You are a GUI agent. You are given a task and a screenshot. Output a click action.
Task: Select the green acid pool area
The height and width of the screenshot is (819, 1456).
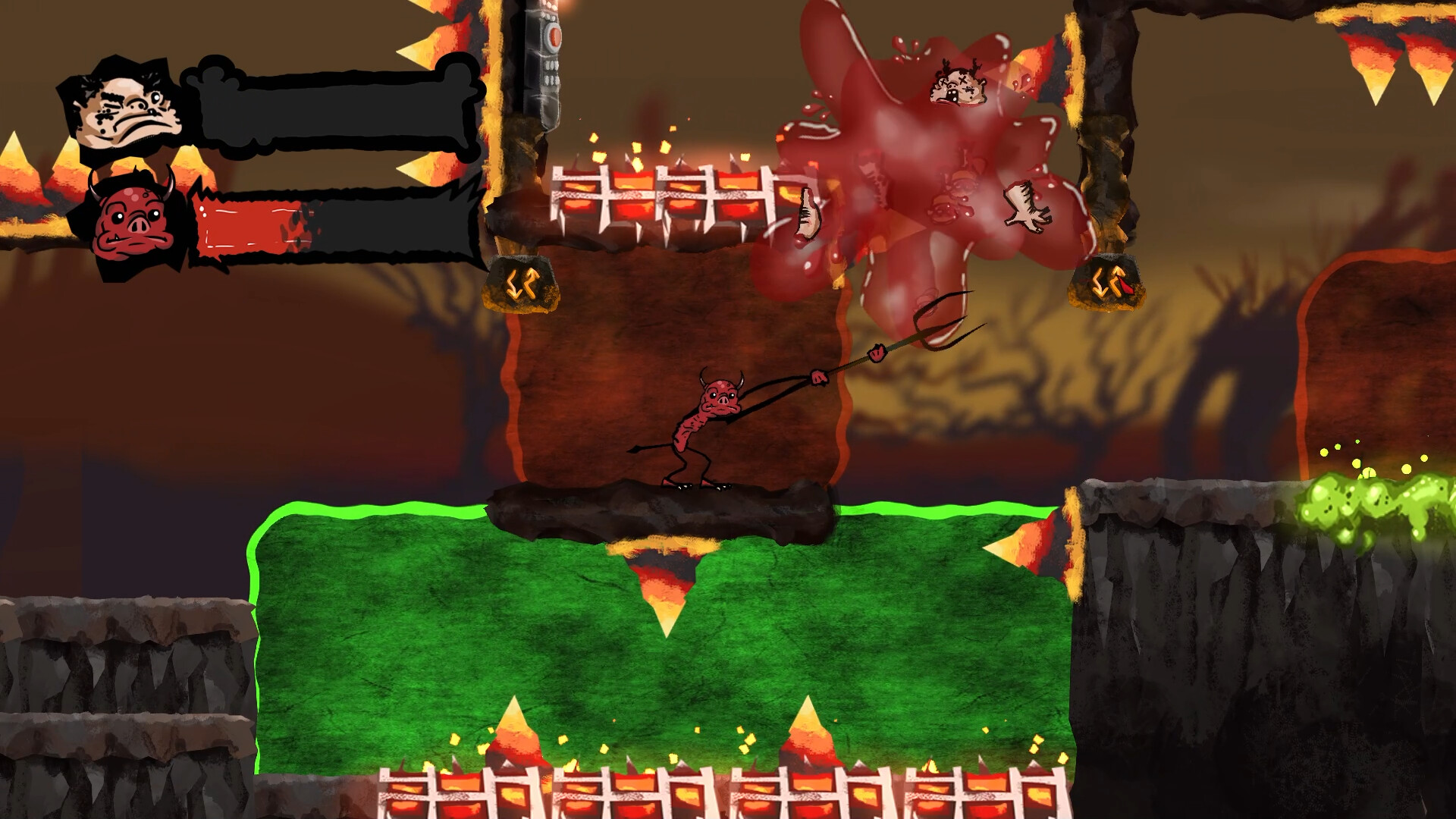click(x=531, y=645)
